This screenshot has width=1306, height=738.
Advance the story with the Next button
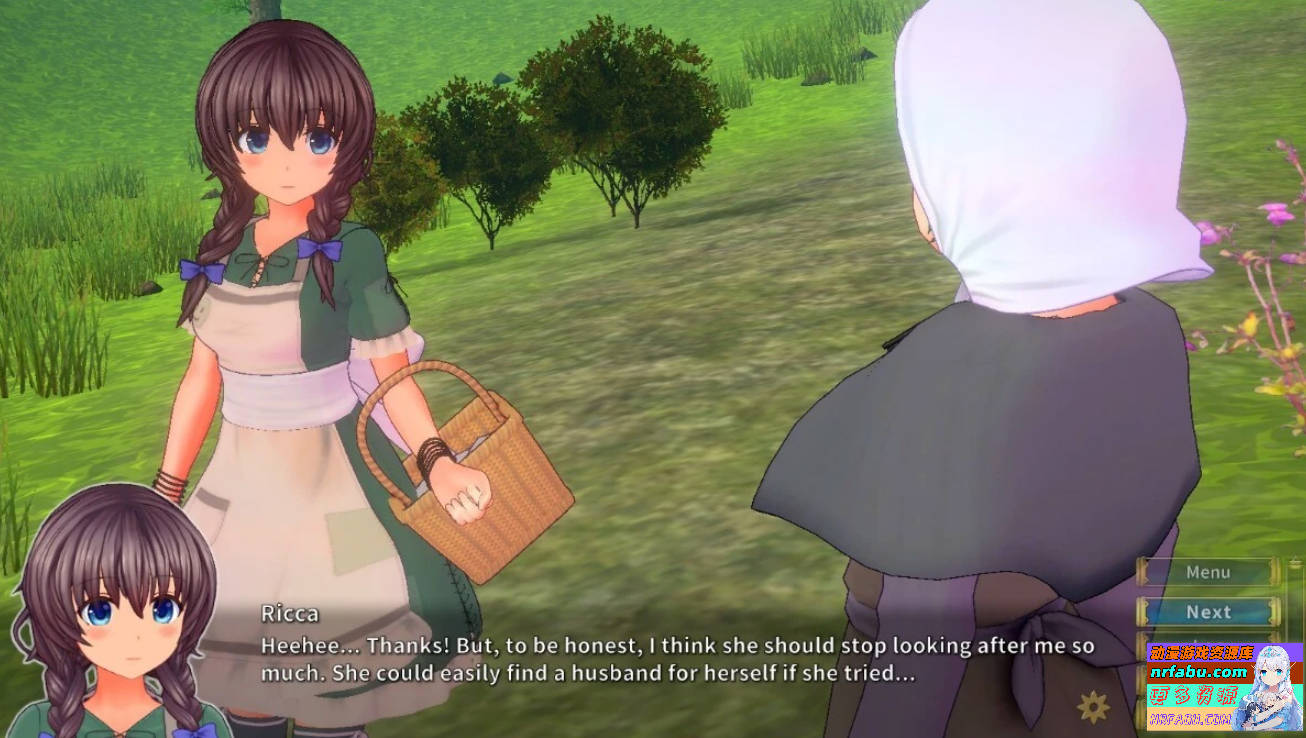coord(1209,612)
